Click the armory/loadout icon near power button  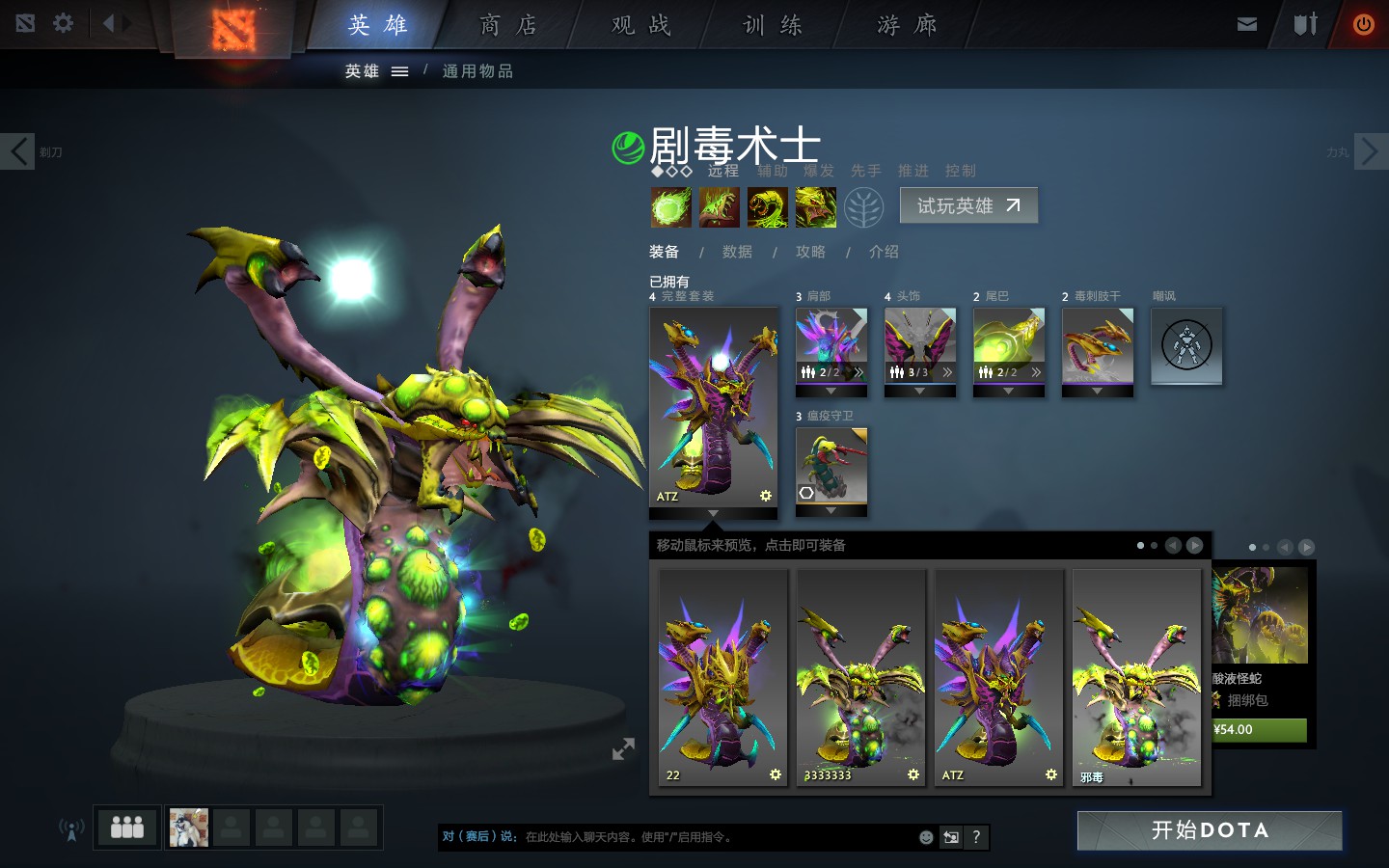click(x=1304, y=24)
